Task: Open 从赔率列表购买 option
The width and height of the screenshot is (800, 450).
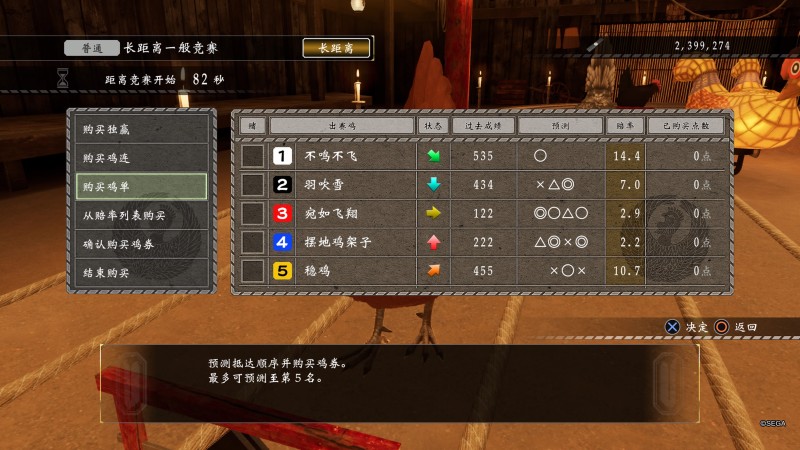Action: (141, 215)
